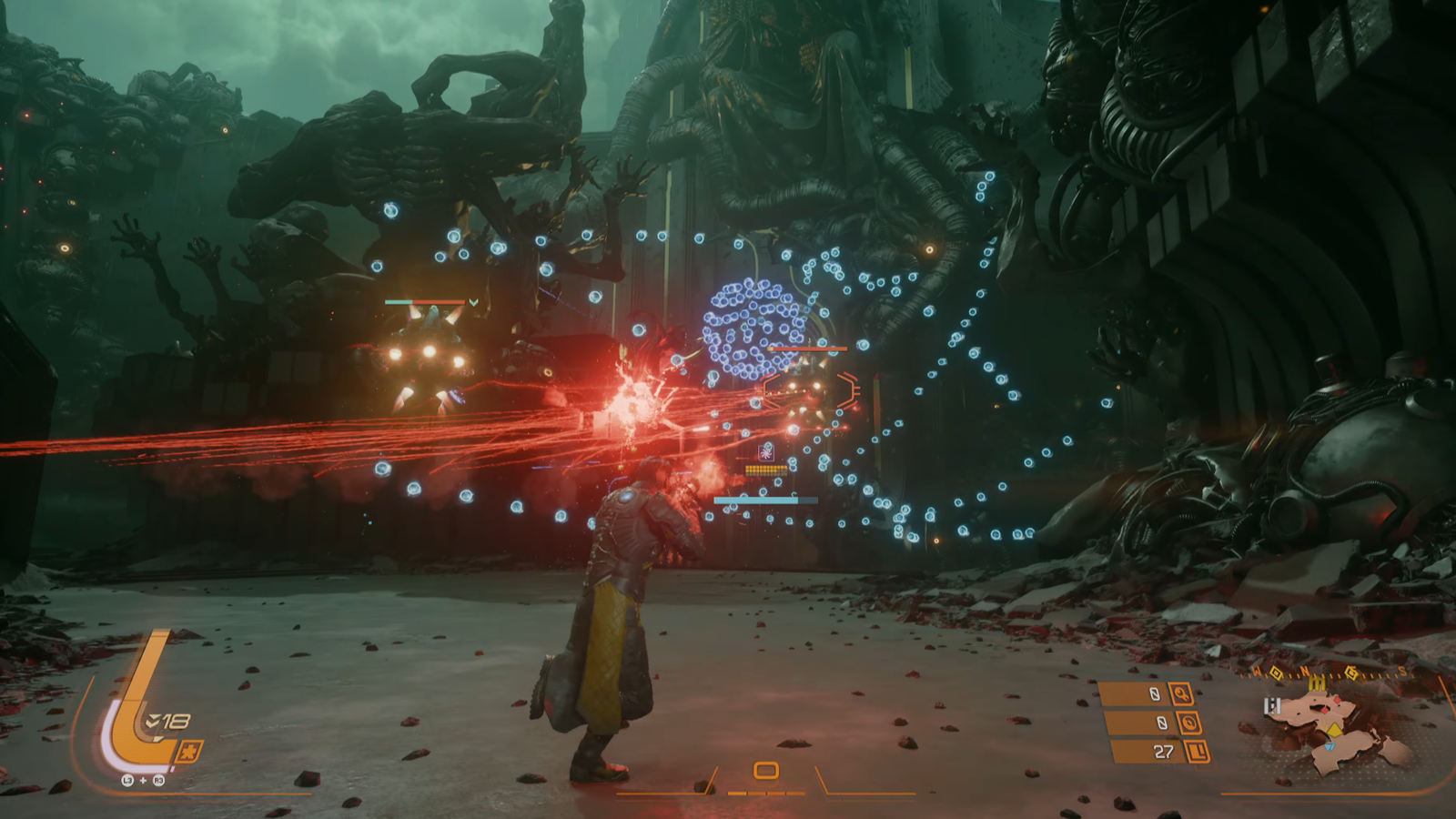This screenshot has height=819, width=1456.
Task: Click the rounded square icon at bottom center
Action: [766, 771]
